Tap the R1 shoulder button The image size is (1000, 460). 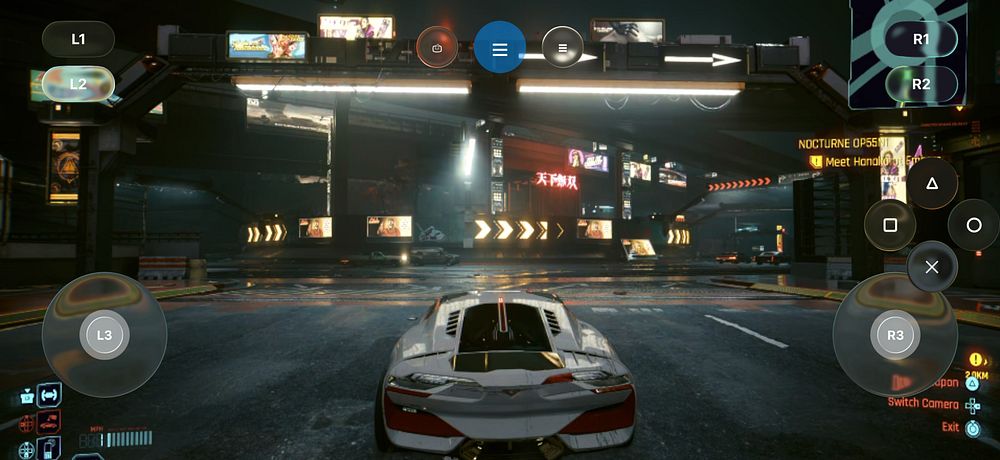point(921,39)
